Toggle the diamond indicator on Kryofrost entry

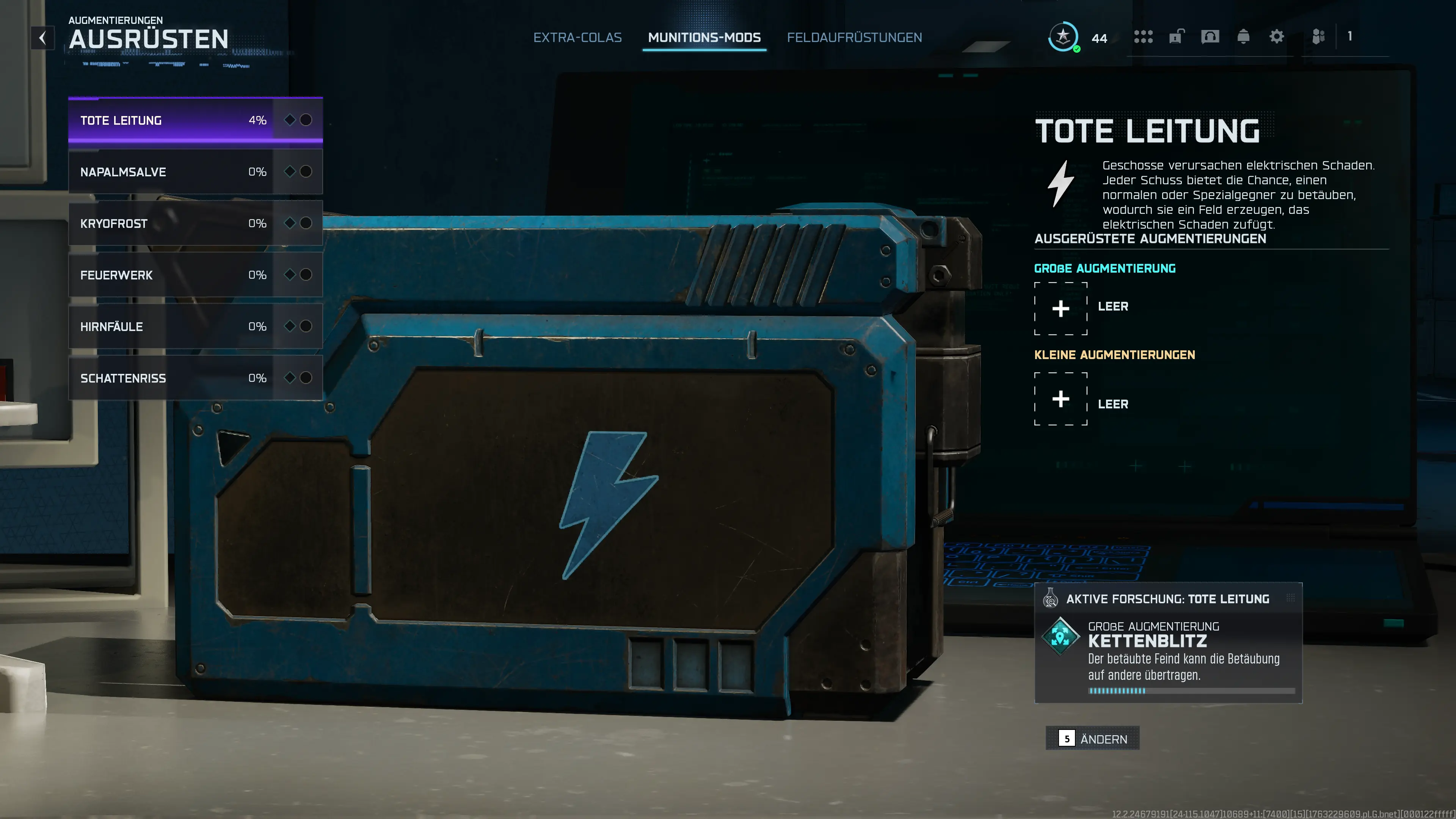point(290,223)
